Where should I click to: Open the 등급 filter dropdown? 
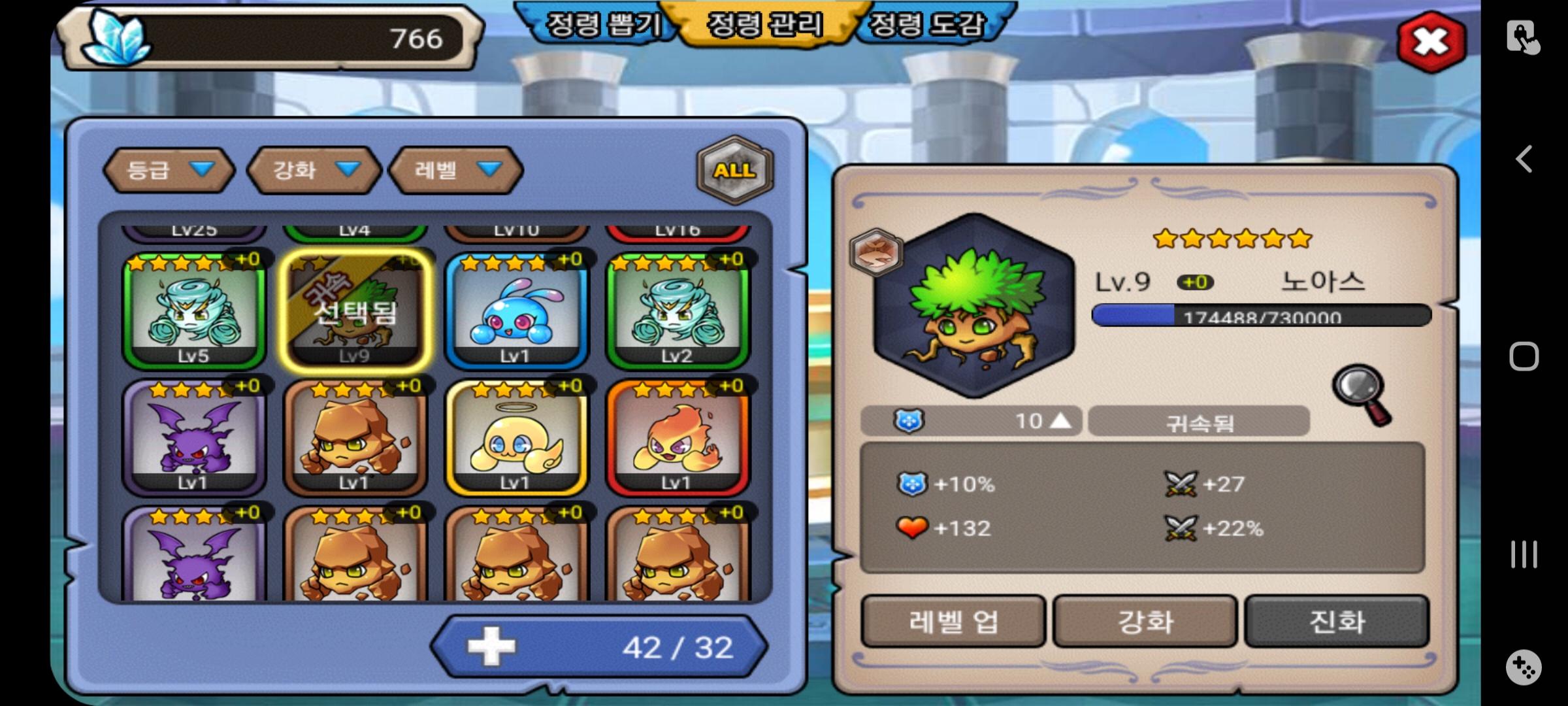point(169,170)
